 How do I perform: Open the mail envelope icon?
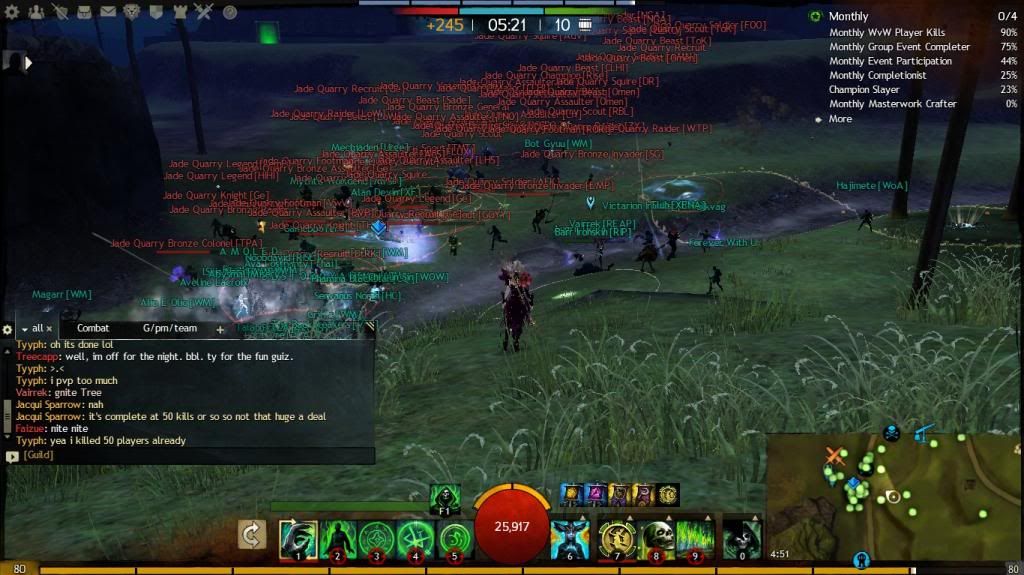click(x=110, y=12)
